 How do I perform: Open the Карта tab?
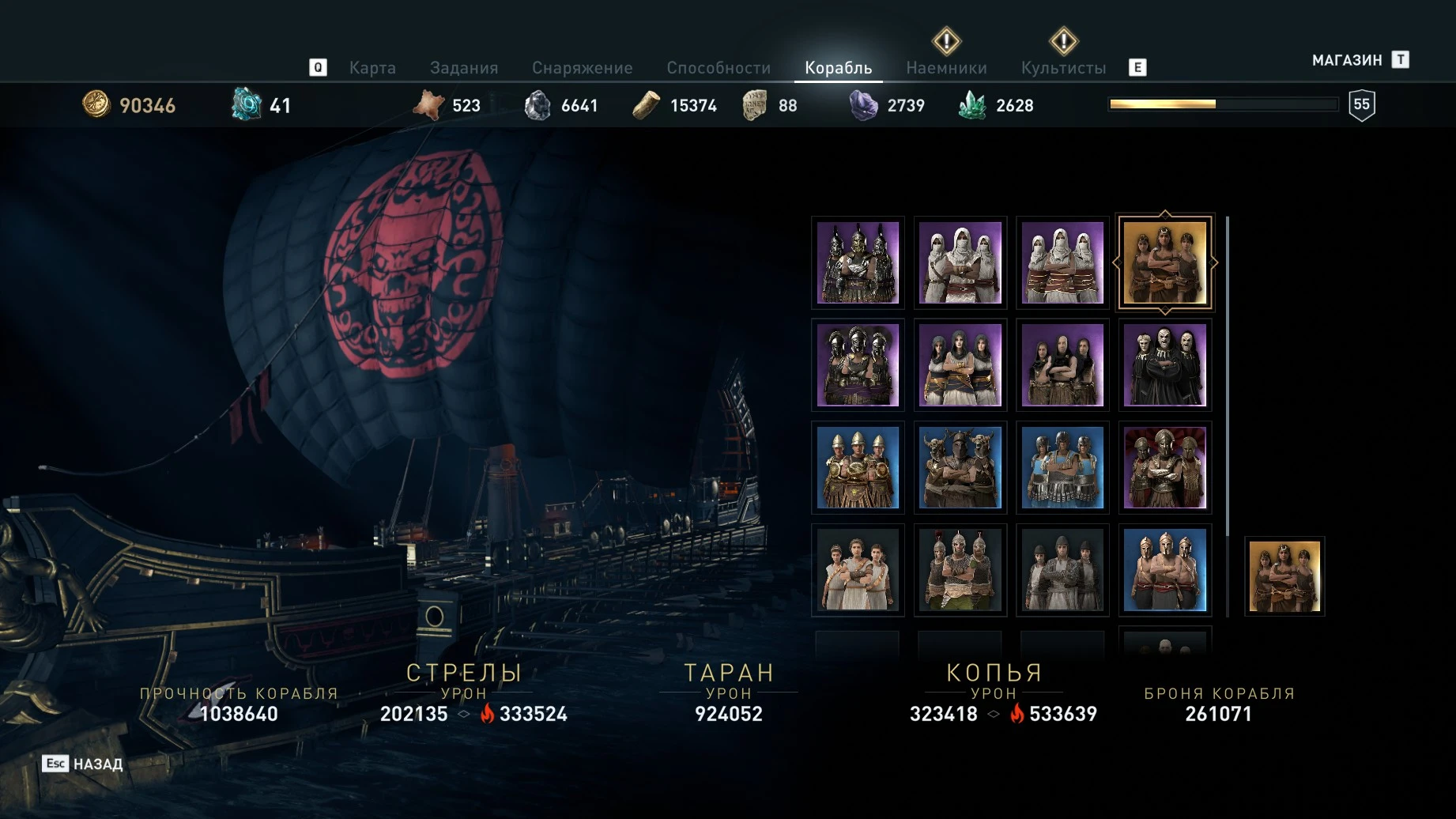(372, 67)
